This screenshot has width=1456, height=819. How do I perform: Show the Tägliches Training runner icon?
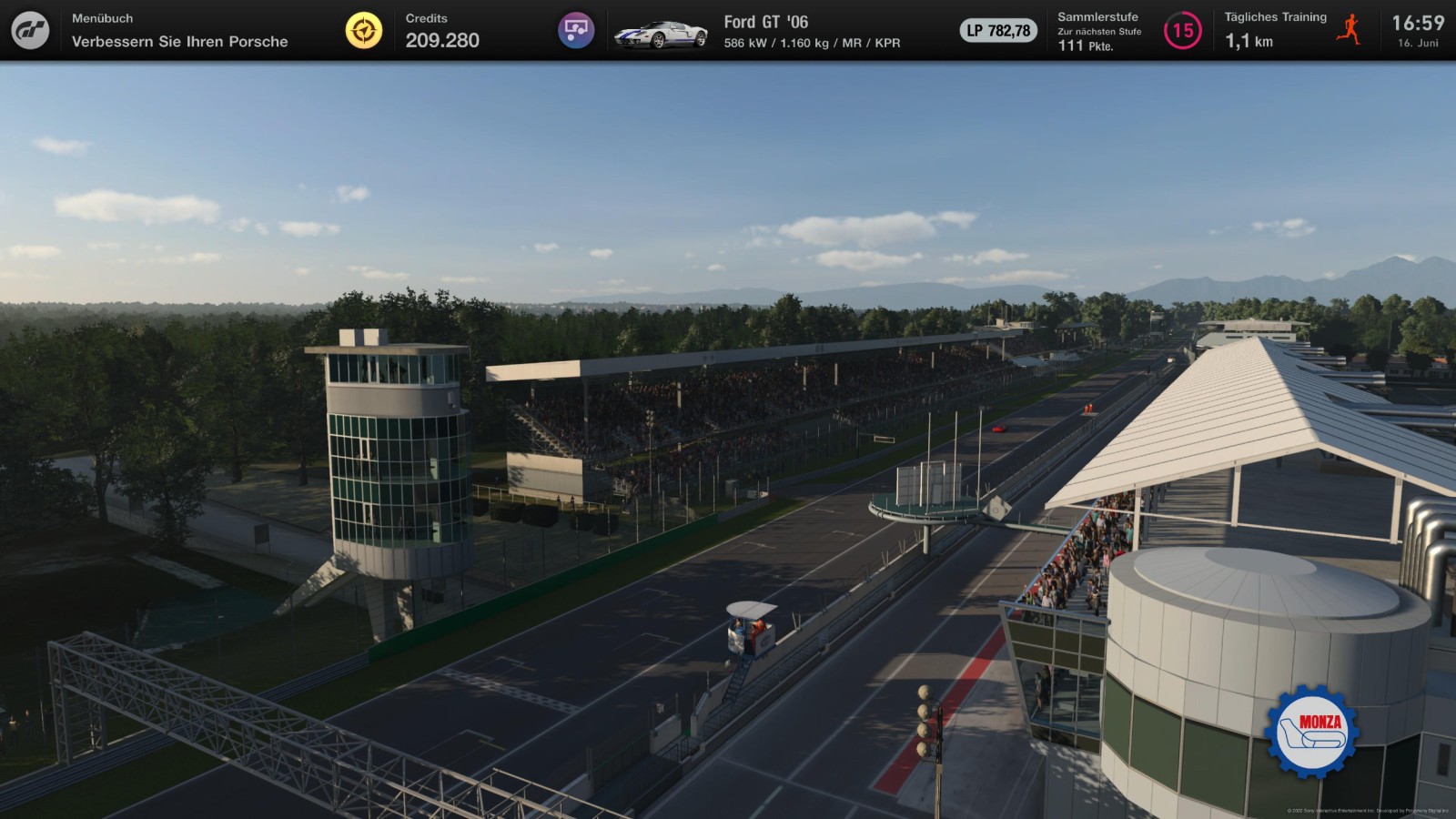1349,30
